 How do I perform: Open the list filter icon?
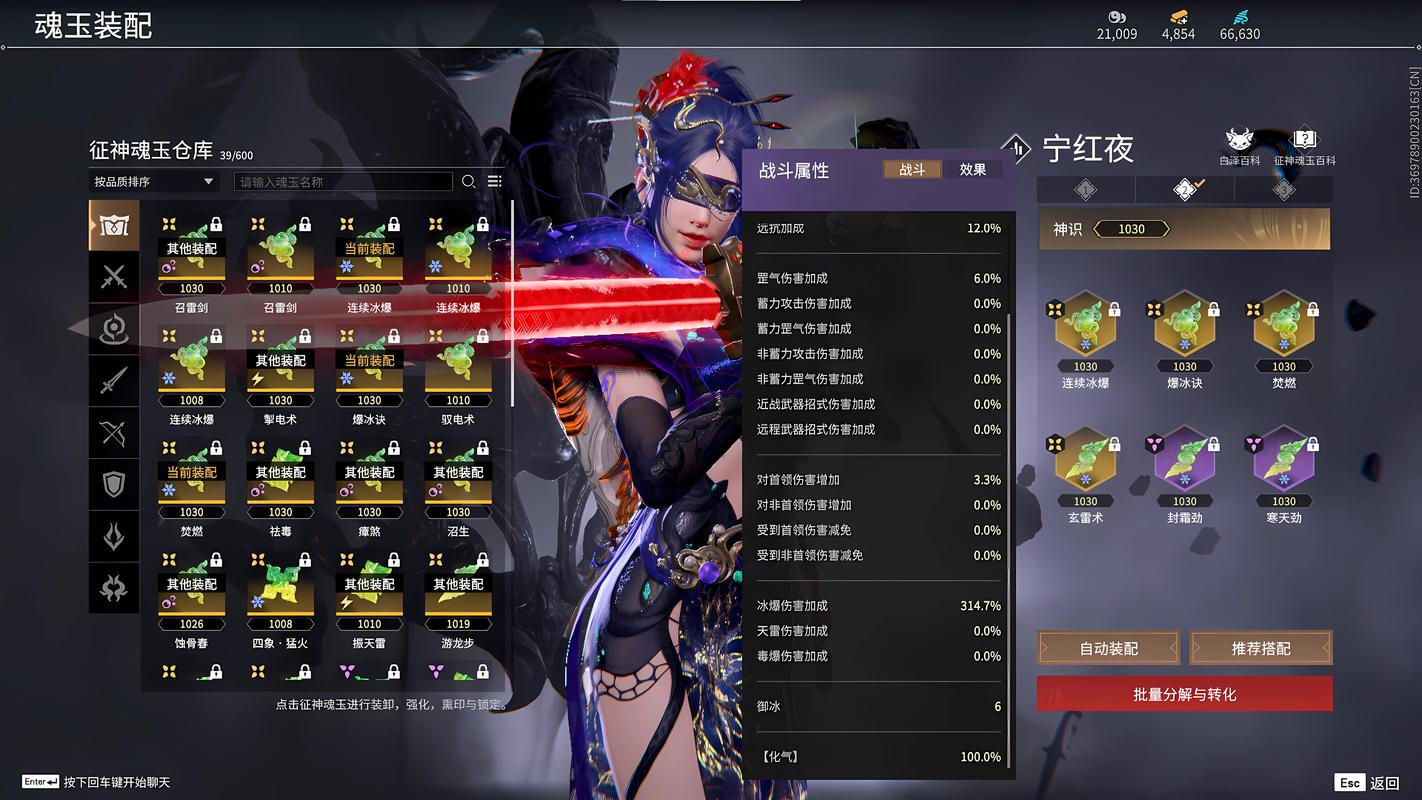pos(494,182)
